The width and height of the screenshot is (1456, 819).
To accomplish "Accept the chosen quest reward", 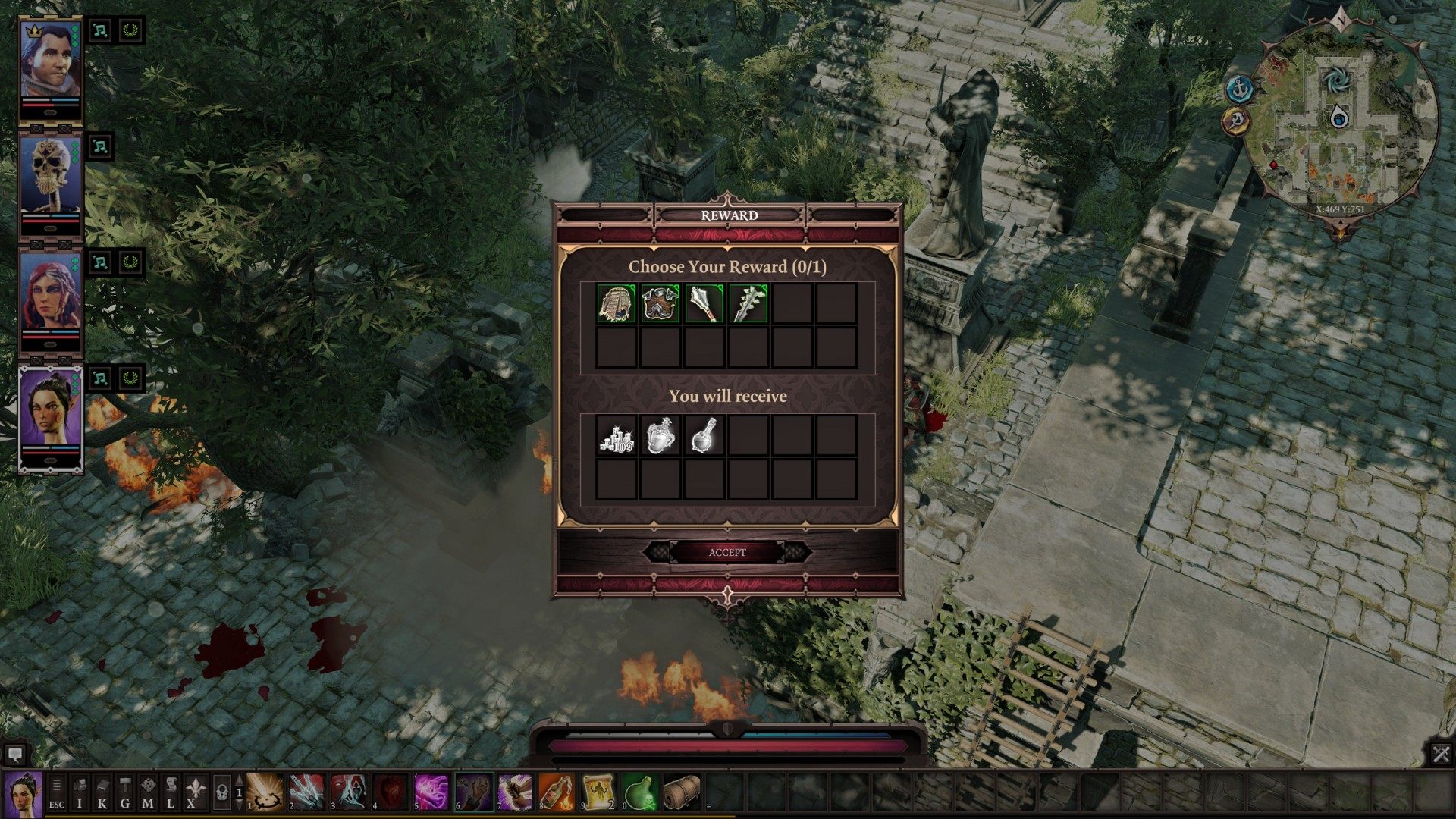I will [726, 552].
